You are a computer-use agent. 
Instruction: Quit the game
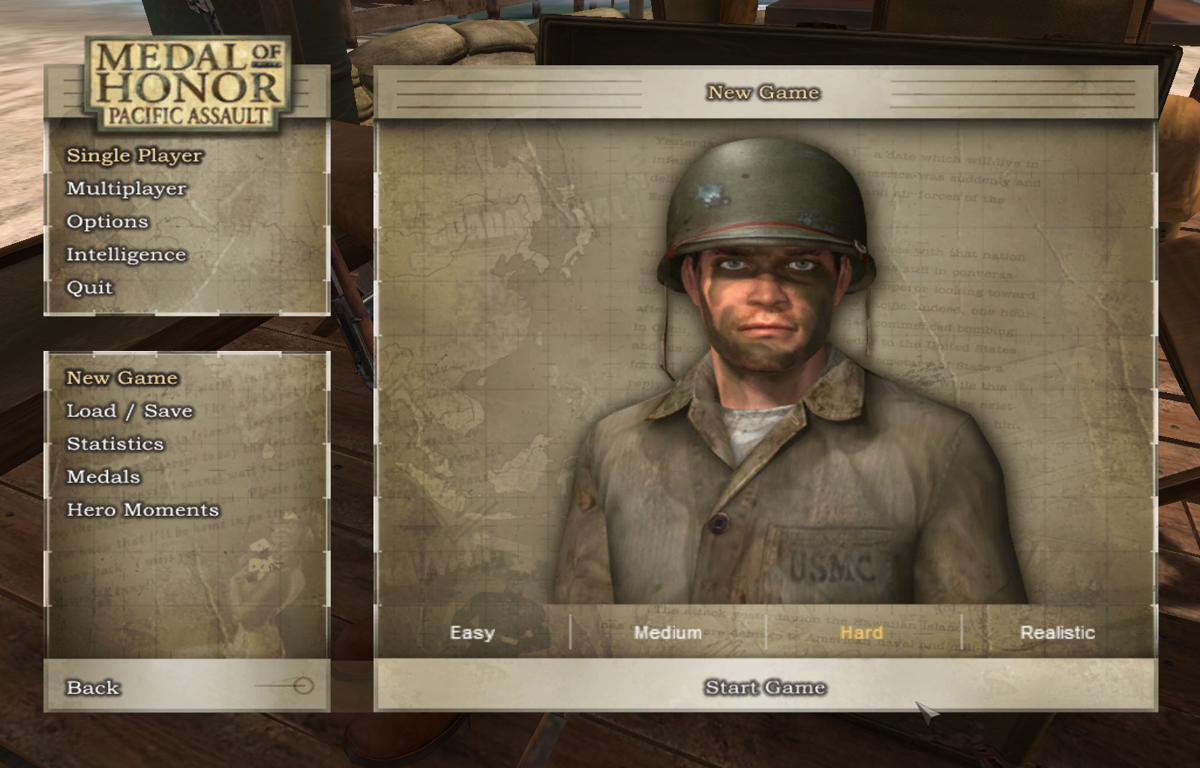(90, 288)
